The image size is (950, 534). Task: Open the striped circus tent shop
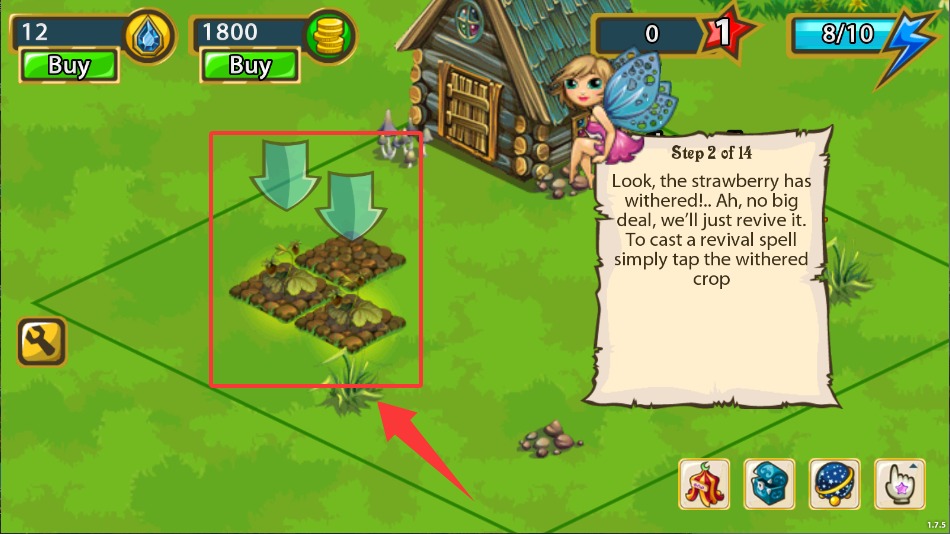click(x=705, y=484)
